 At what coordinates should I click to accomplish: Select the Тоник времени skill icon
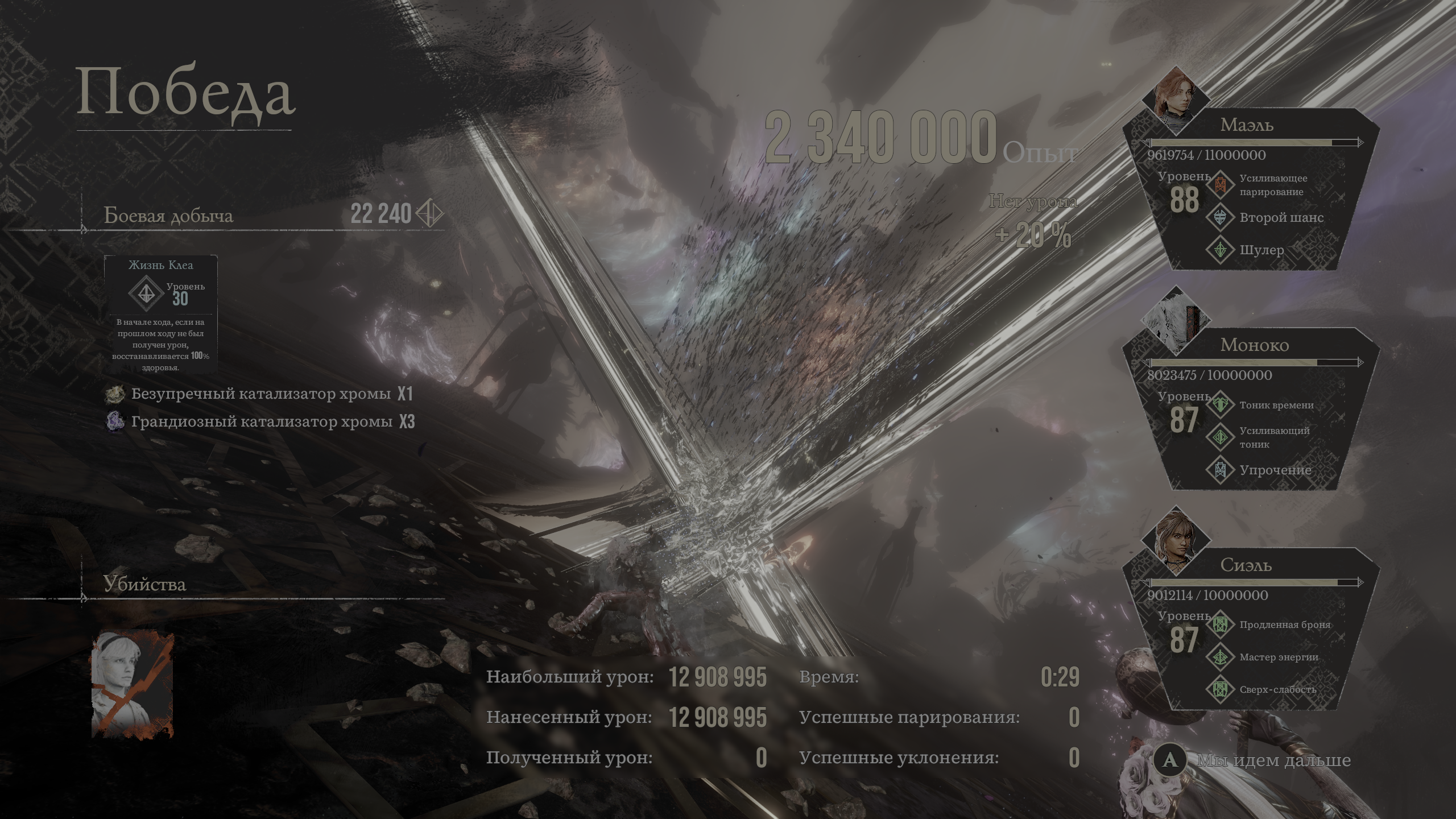[1220, 405]
